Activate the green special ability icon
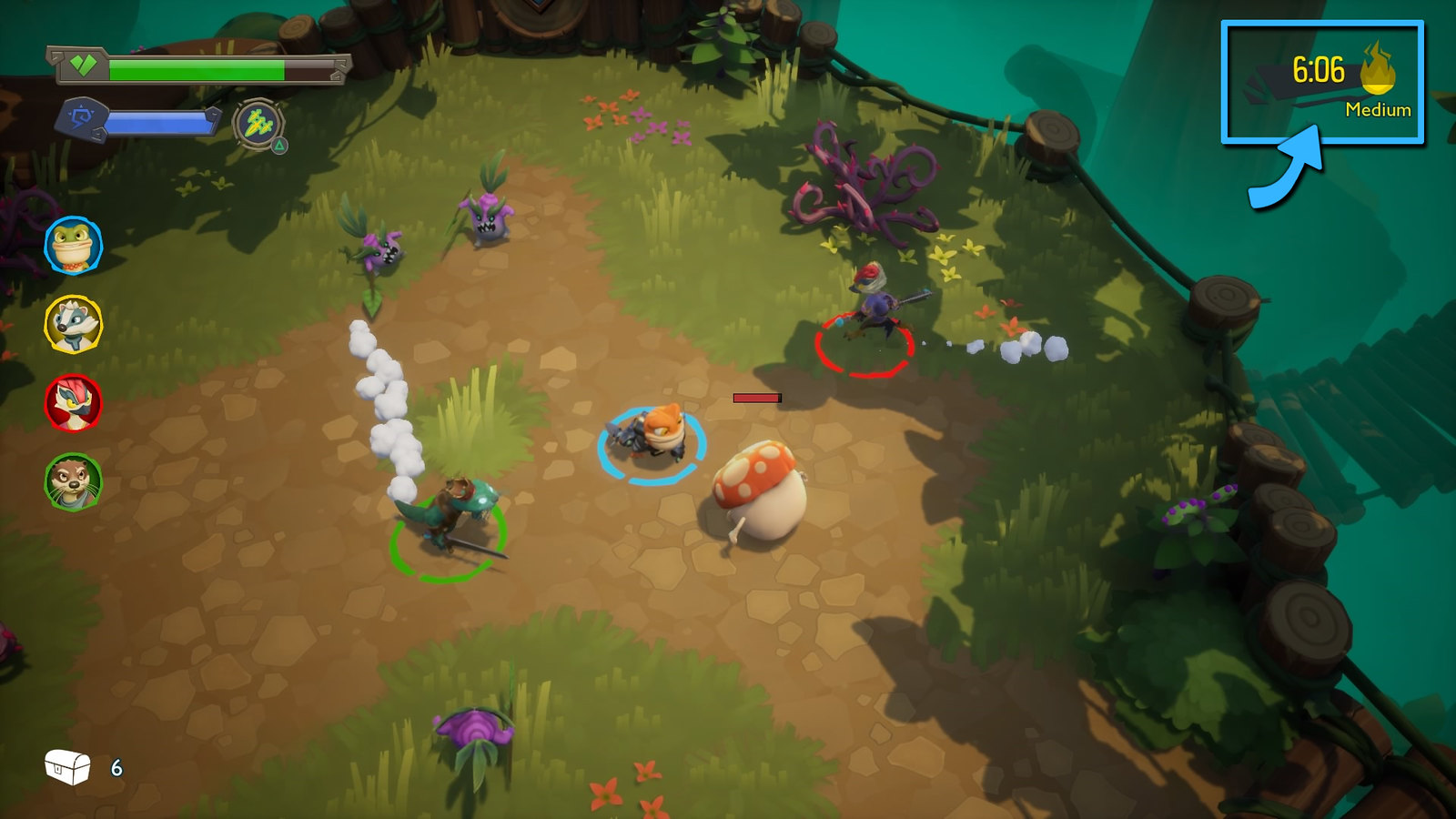 pos(258,123)
